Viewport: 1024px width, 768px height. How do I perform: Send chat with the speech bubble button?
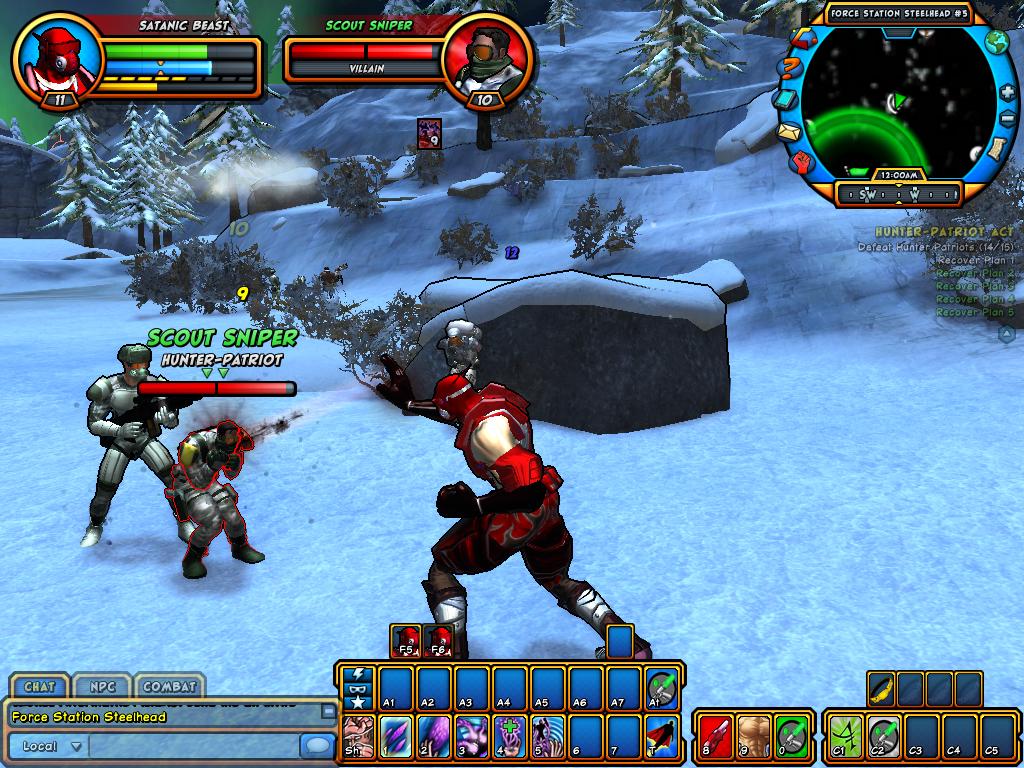318,746
